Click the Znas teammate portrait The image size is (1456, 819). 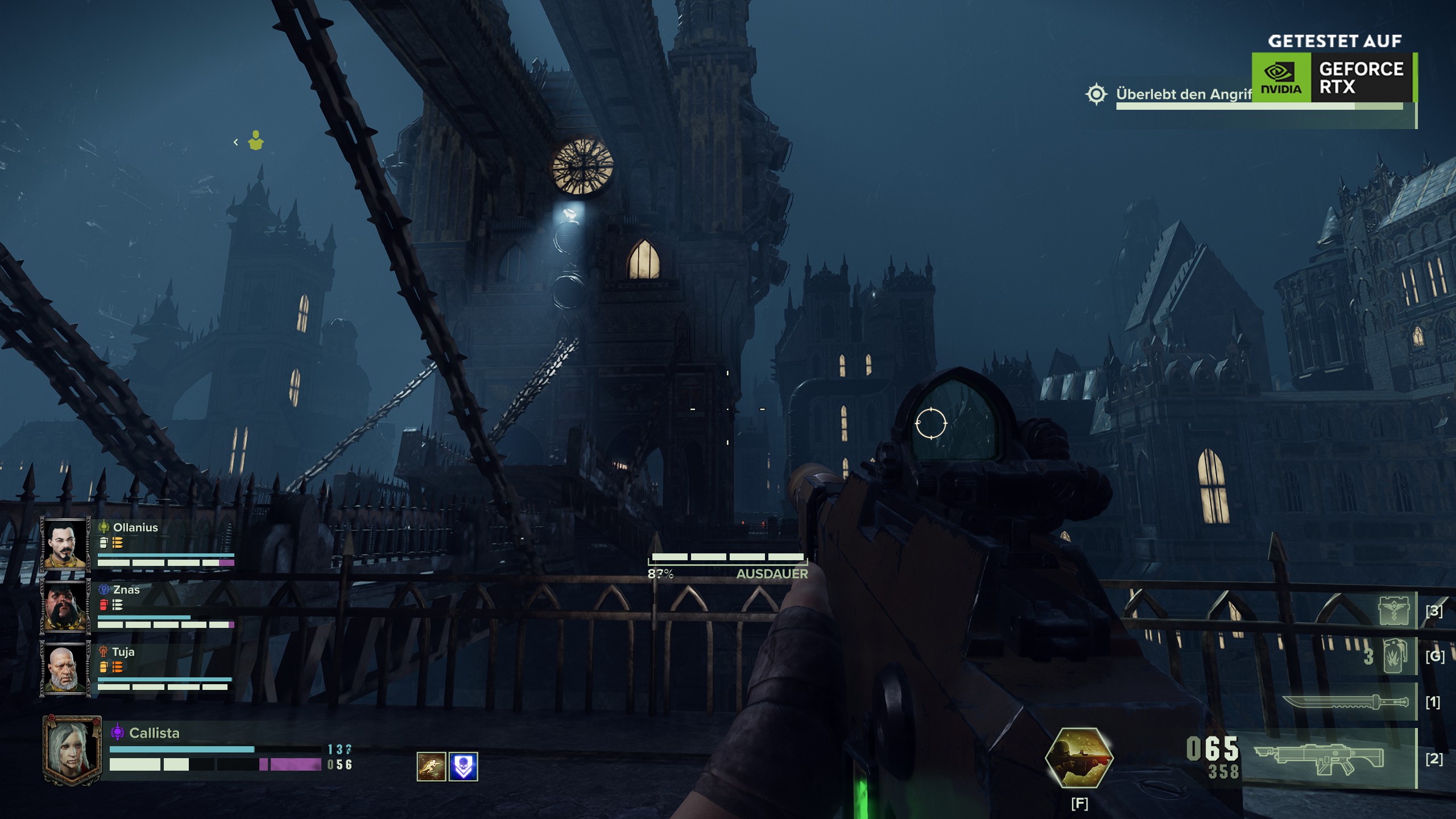tap(65, 606)
